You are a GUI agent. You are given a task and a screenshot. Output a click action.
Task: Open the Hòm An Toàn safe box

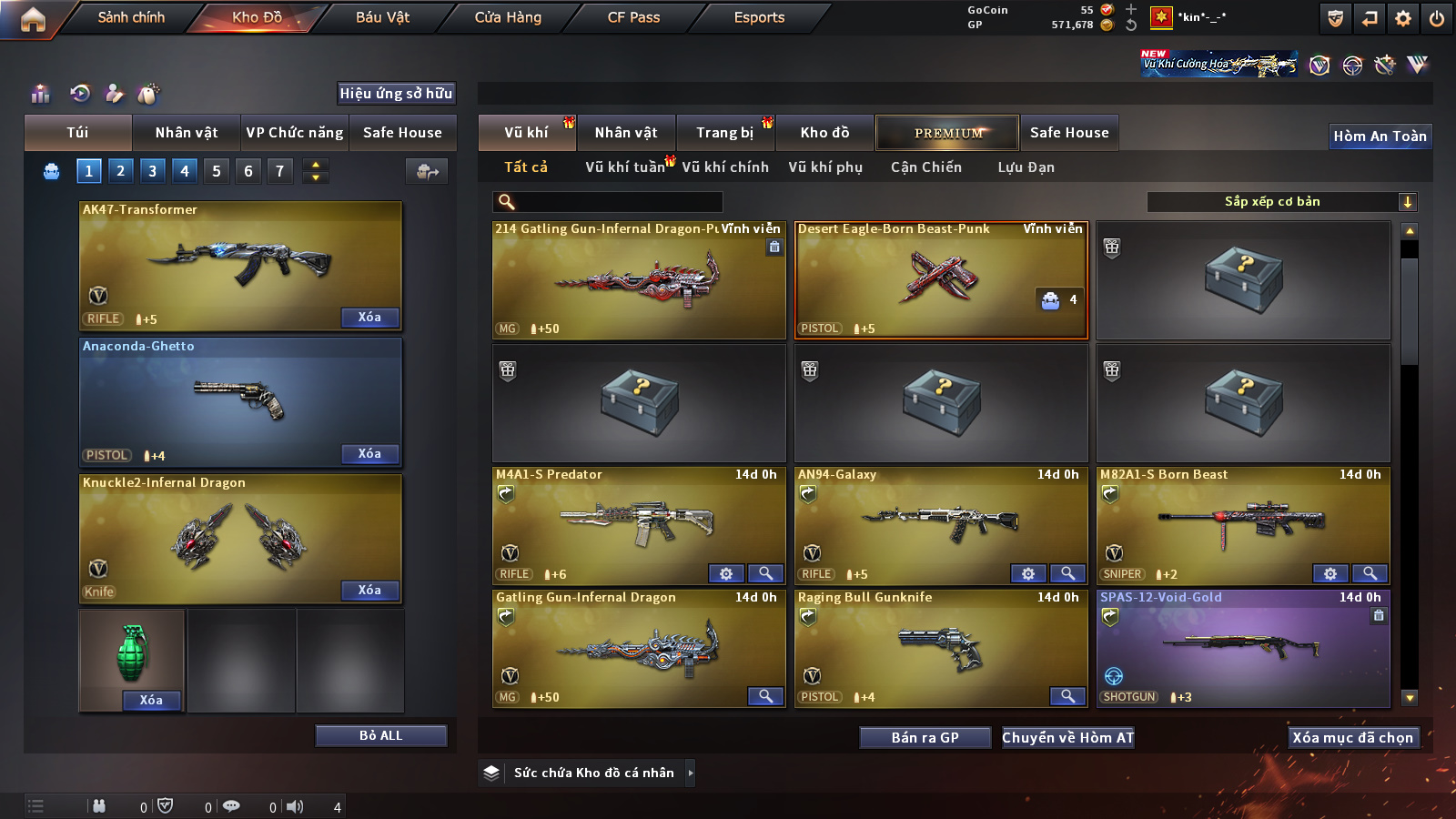tap(1380, 136)
